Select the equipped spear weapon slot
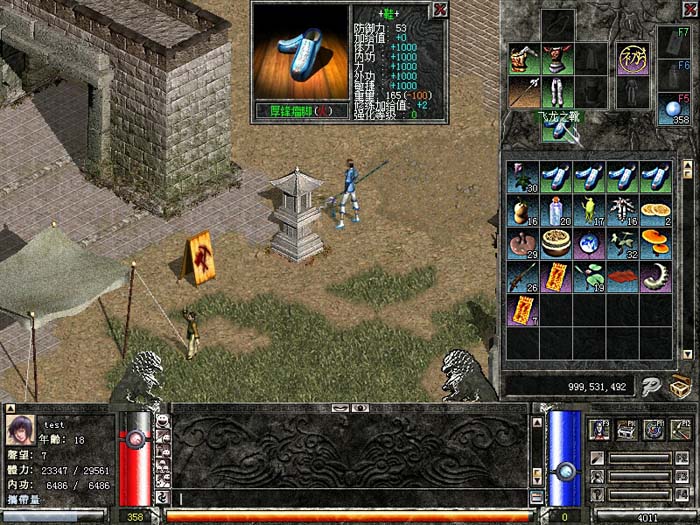Viewport: 700px width, 525px height. 523,92
